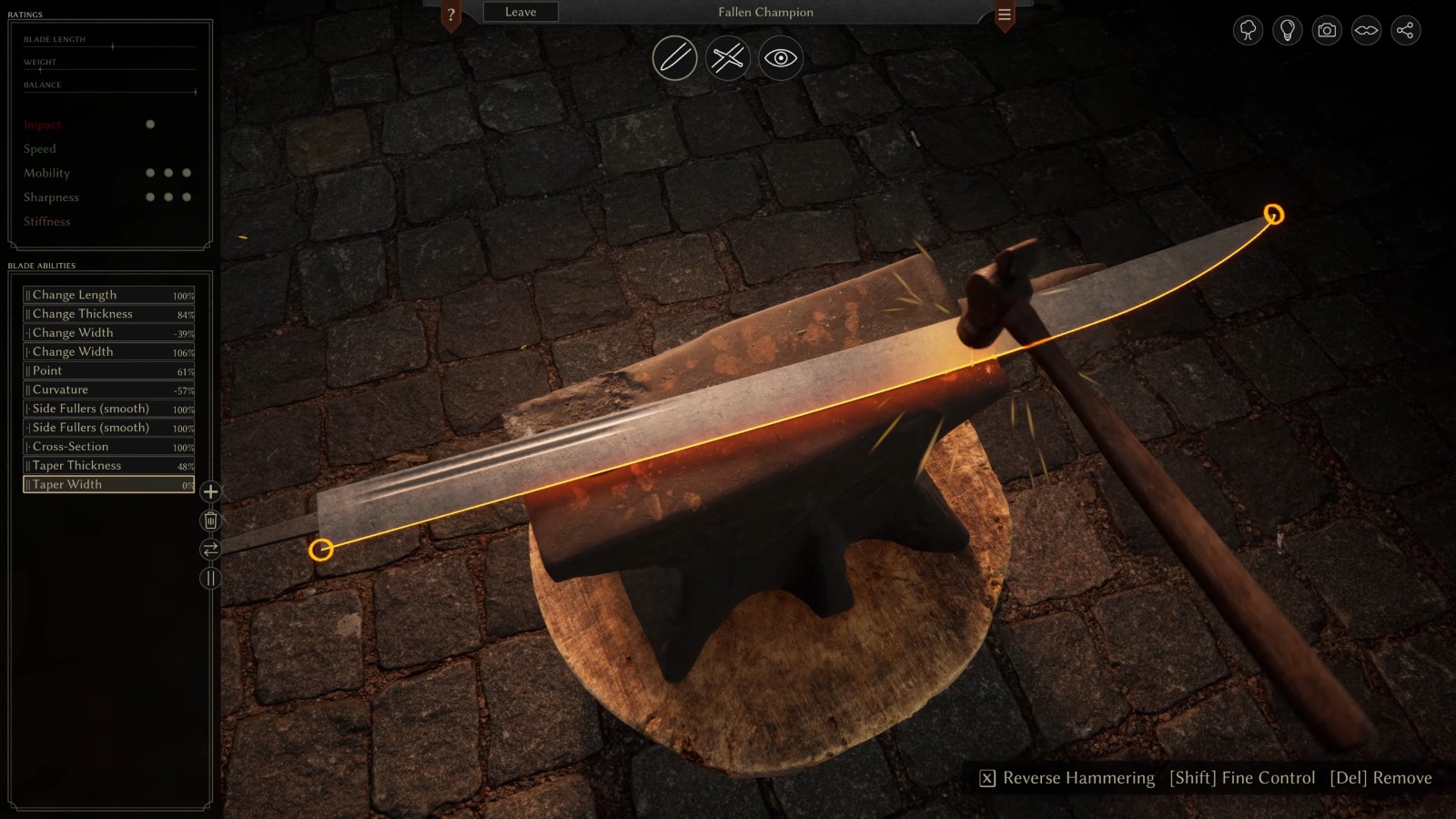Open the share button
This screenshot has height=819, width=1456.
[1405, 31]
